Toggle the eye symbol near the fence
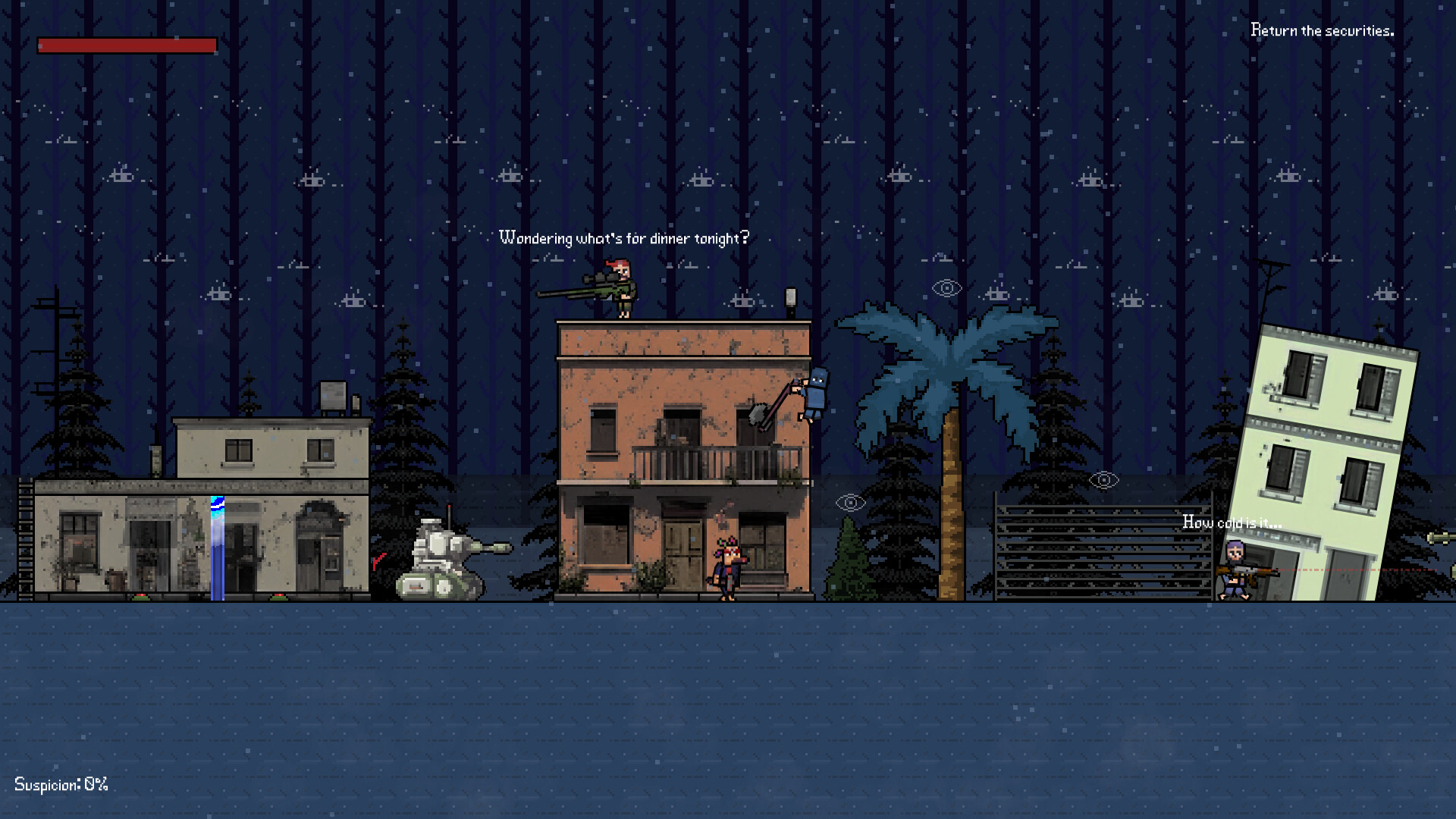Viewport: 1456px width, 819px height. click(x=1104, y=479)
